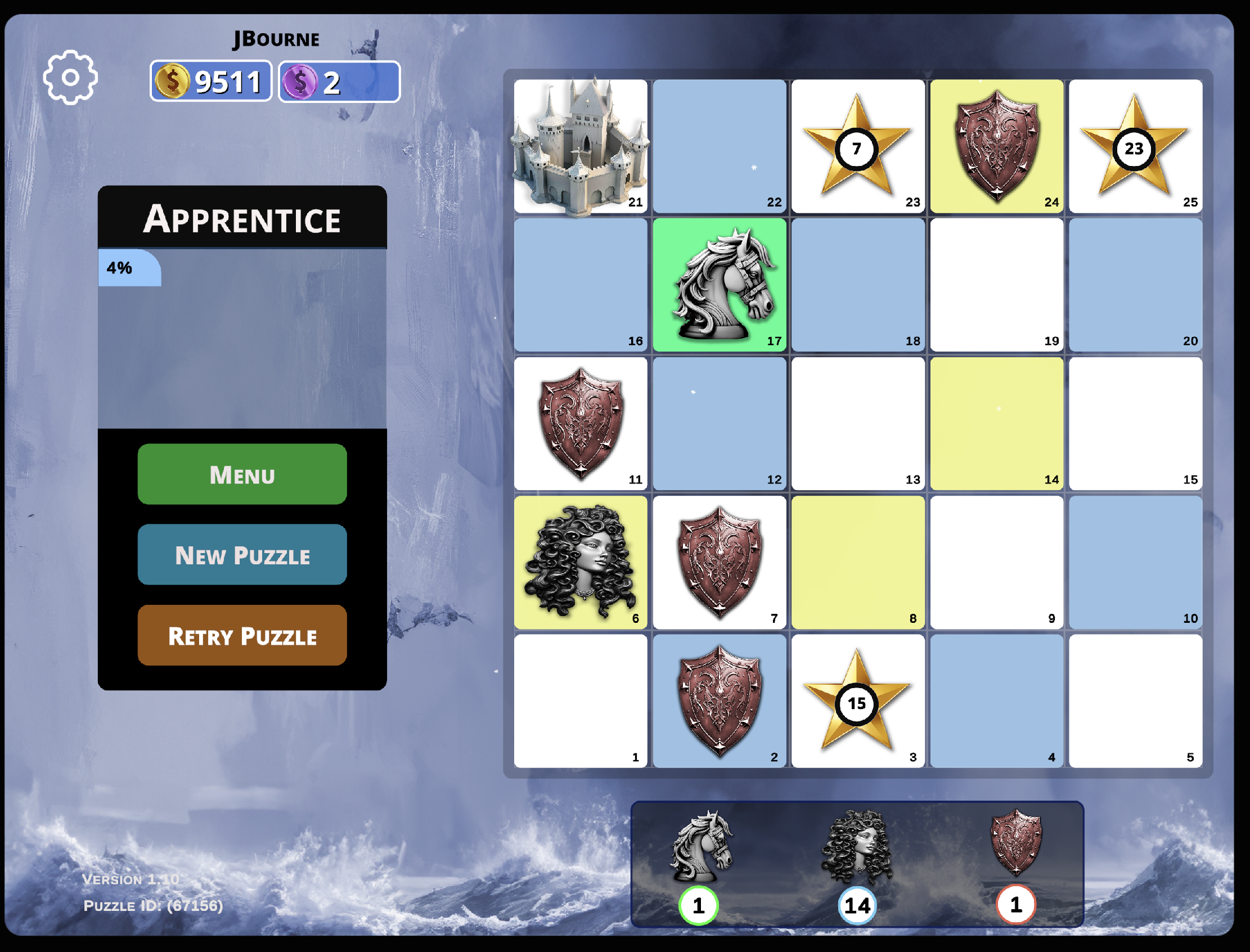This screenshot has height=952, width=1250.
Task: Click the shield on tile 7
Action: coord(719,562)
